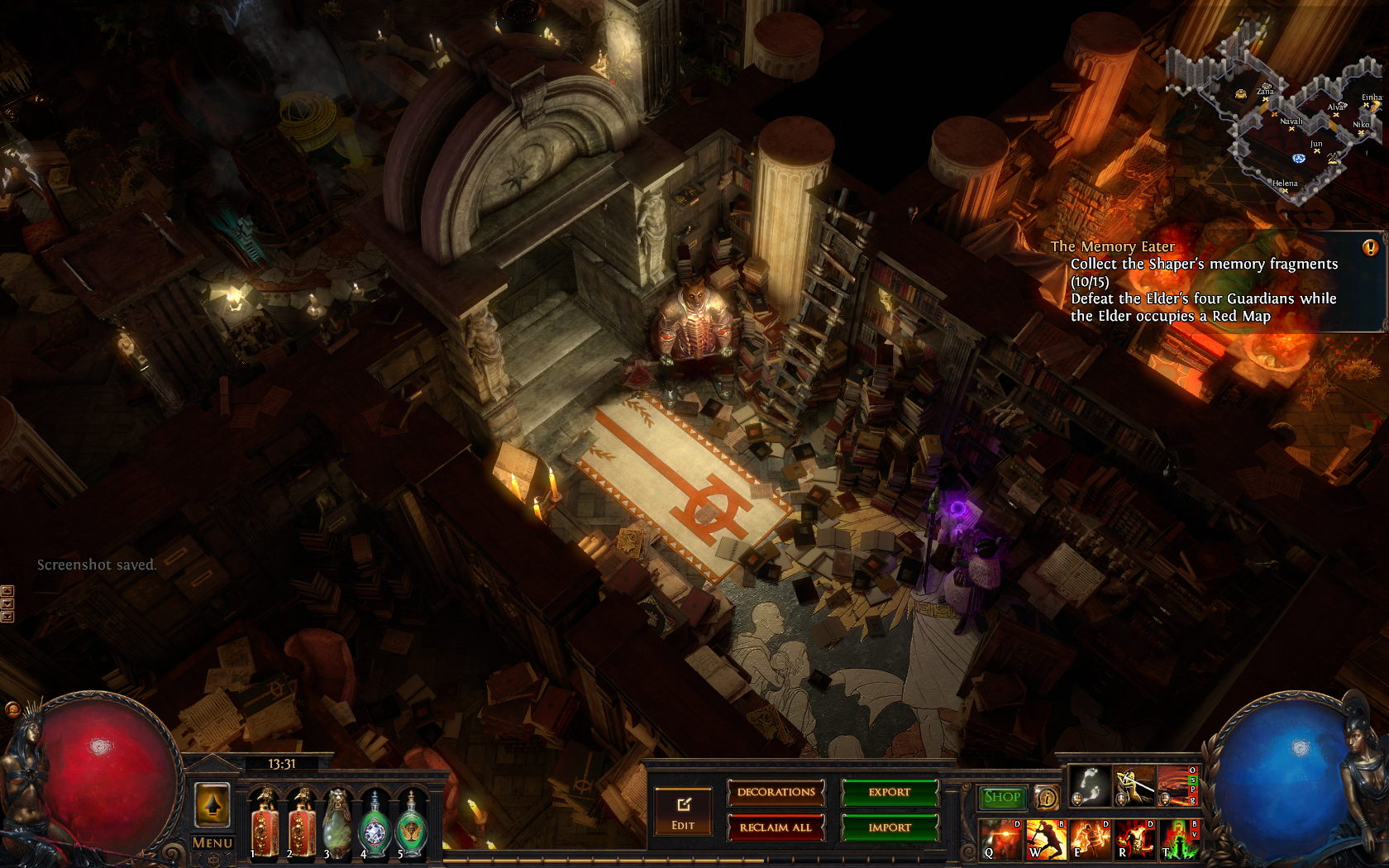Image resolution: width=1389 pixels, height=868 pixels.
Task: Activate the W hammer-swing skill
Action: [1046, 839]
